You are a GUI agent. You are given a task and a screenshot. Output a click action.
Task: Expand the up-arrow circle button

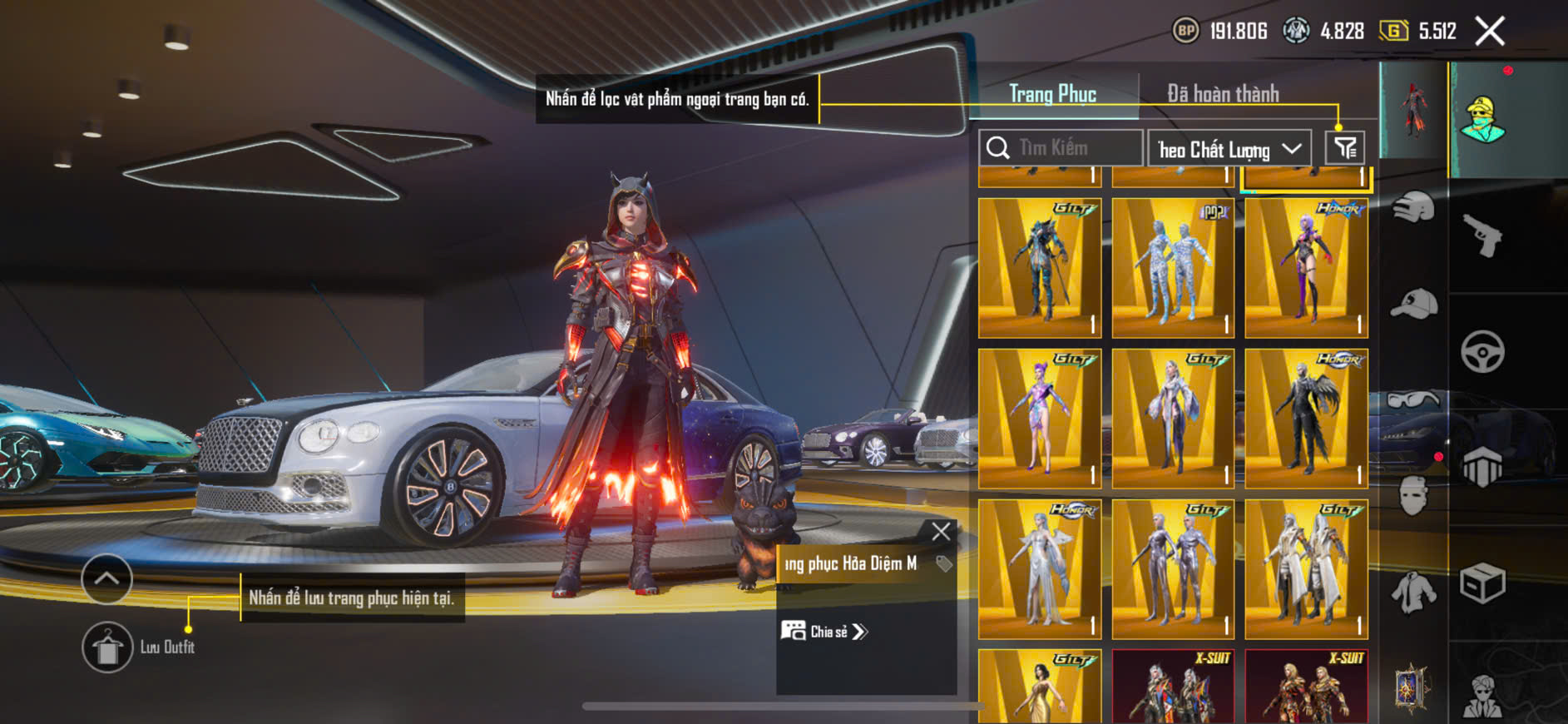106,578
